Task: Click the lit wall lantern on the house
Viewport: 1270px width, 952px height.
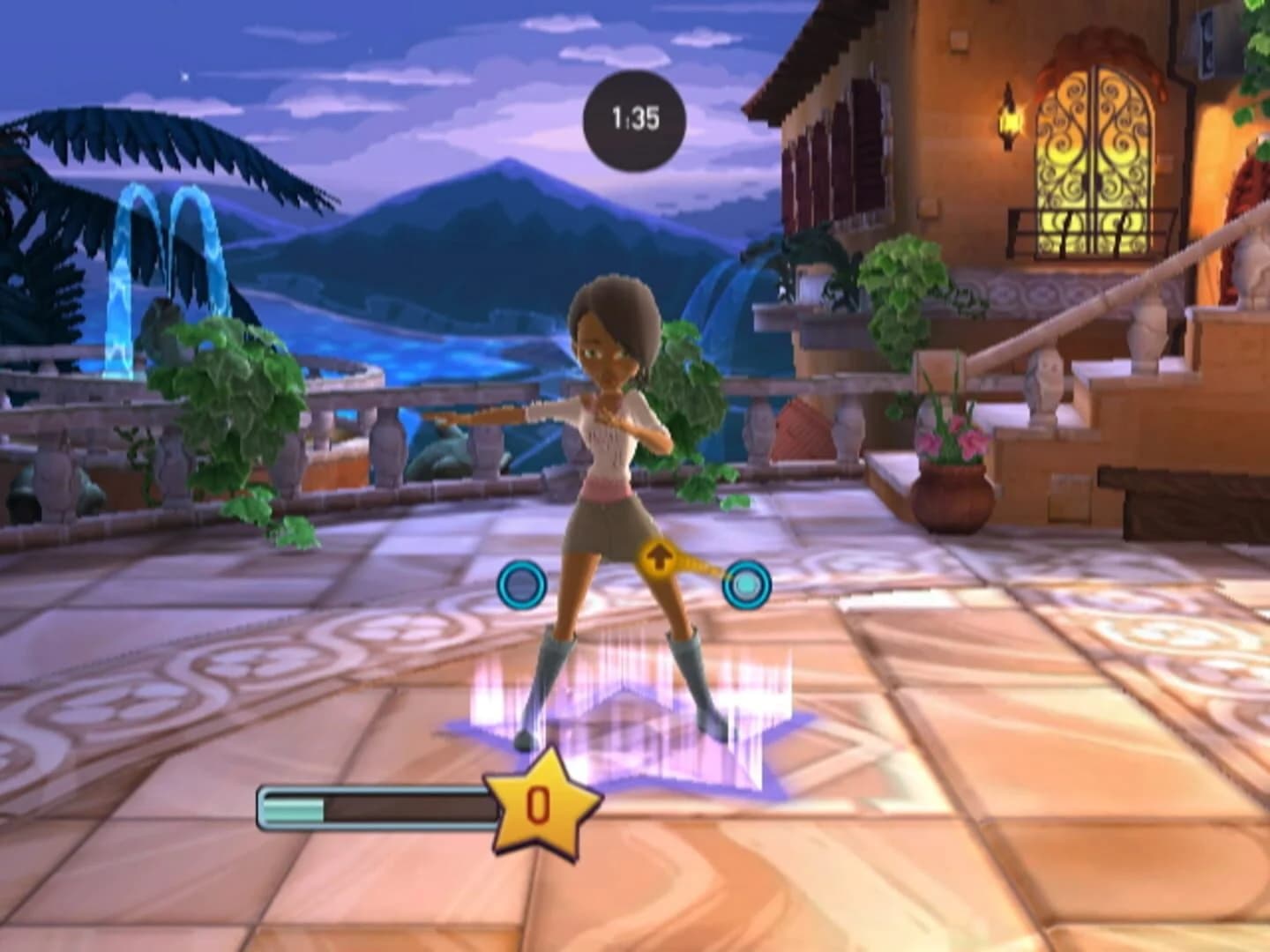Action: [1007, 123]
